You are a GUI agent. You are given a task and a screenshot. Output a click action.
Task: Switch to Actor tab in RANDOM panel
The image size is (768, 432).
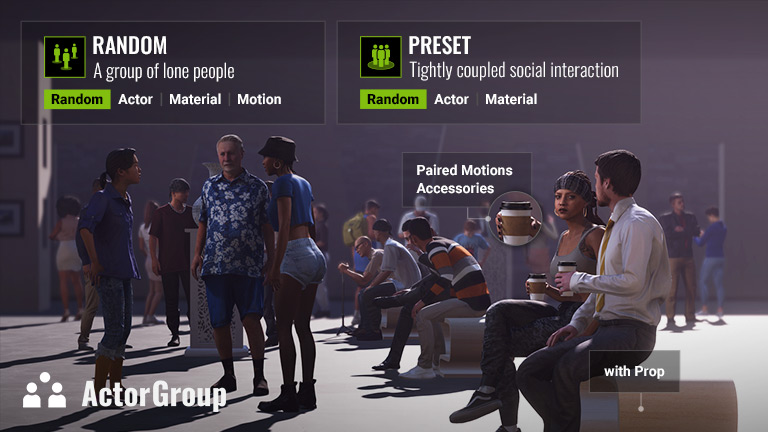tap(135, 99)
